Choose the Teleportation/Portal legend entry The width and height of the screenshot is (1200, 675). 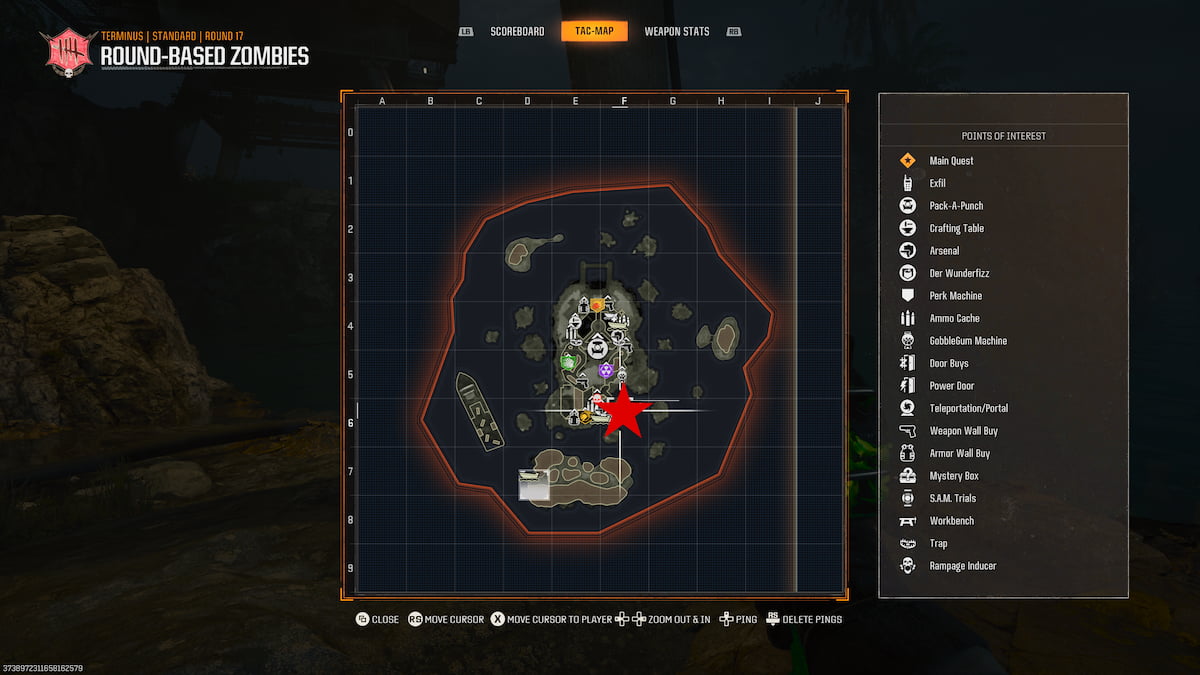tap(968, 408)
